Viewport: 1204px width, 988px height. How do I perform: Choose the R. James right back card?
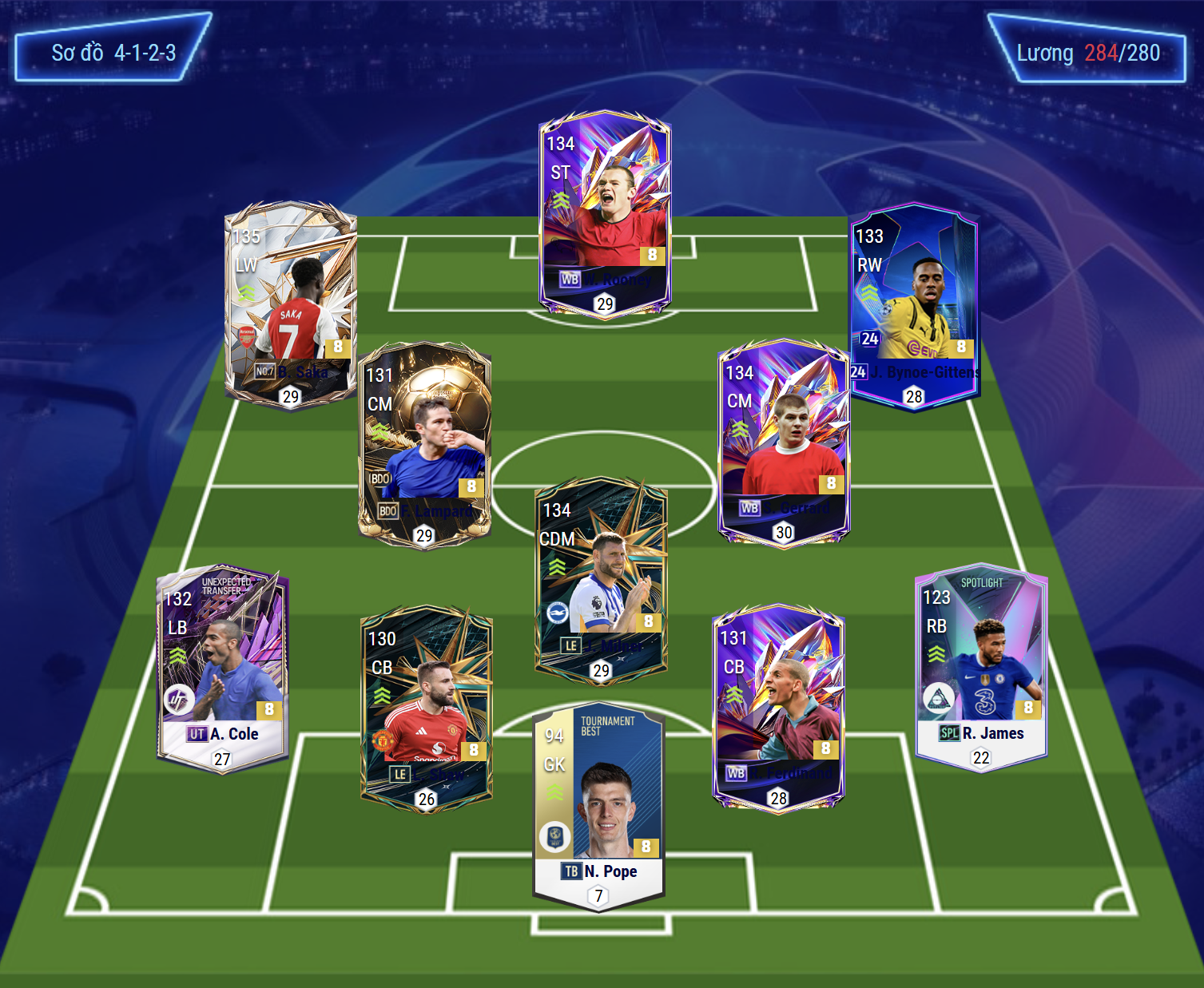[981, 669]
